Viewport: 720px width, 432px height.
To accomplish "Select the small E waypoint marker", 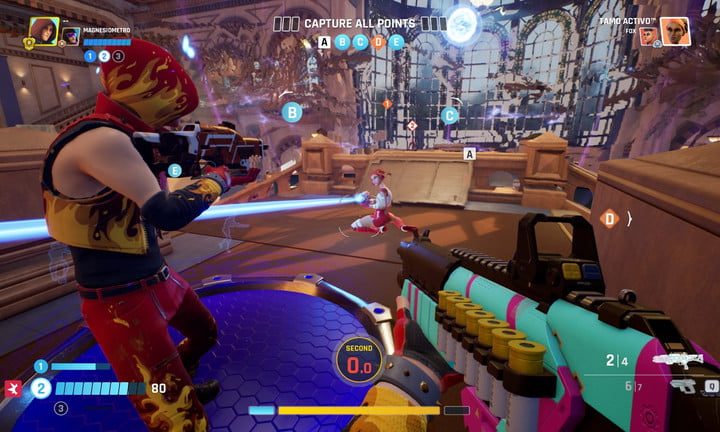I will tap(175, 171).
